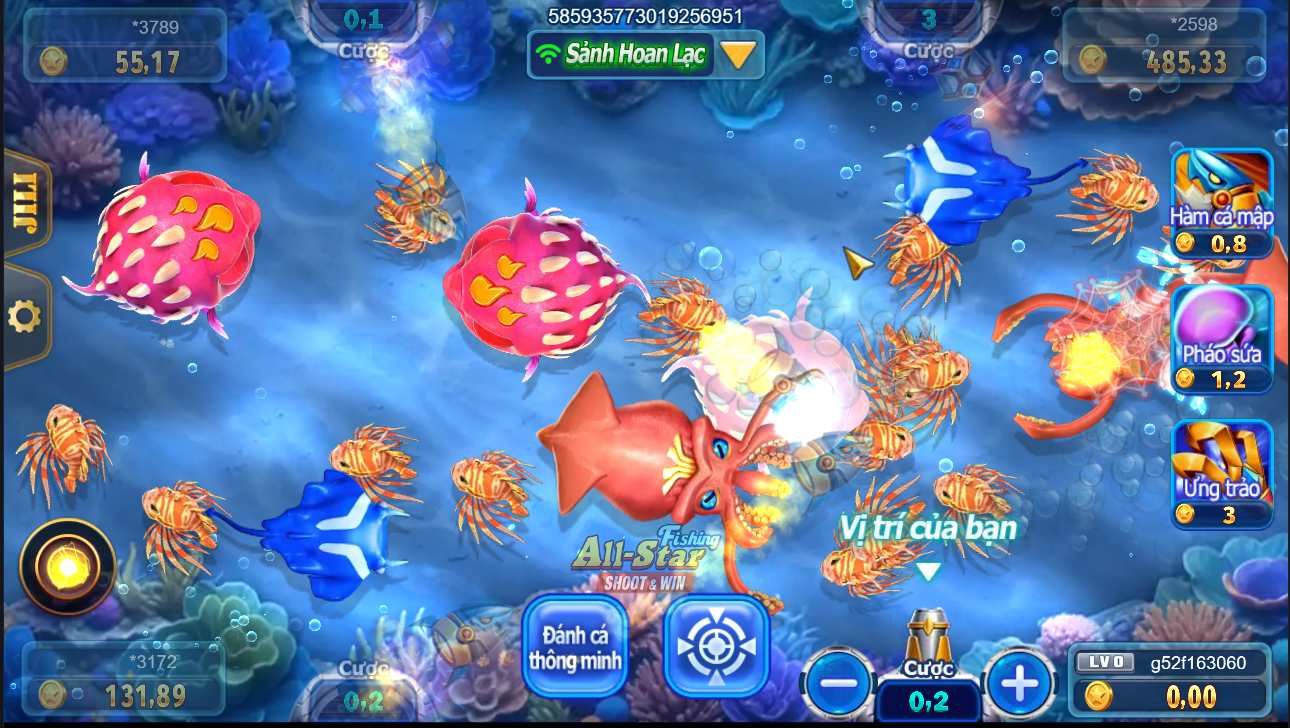Open the gear settings tab
1290x728 pixels.
click(x=24, y=317)
